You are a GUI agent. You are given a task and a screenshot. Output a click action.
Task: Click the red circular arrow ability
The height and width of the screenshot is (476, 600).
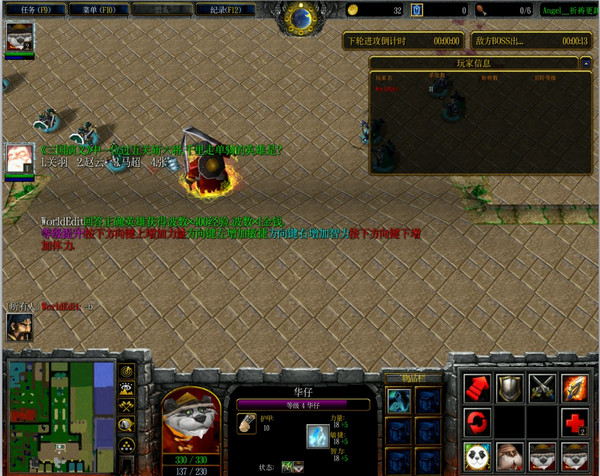pos(476,421)
